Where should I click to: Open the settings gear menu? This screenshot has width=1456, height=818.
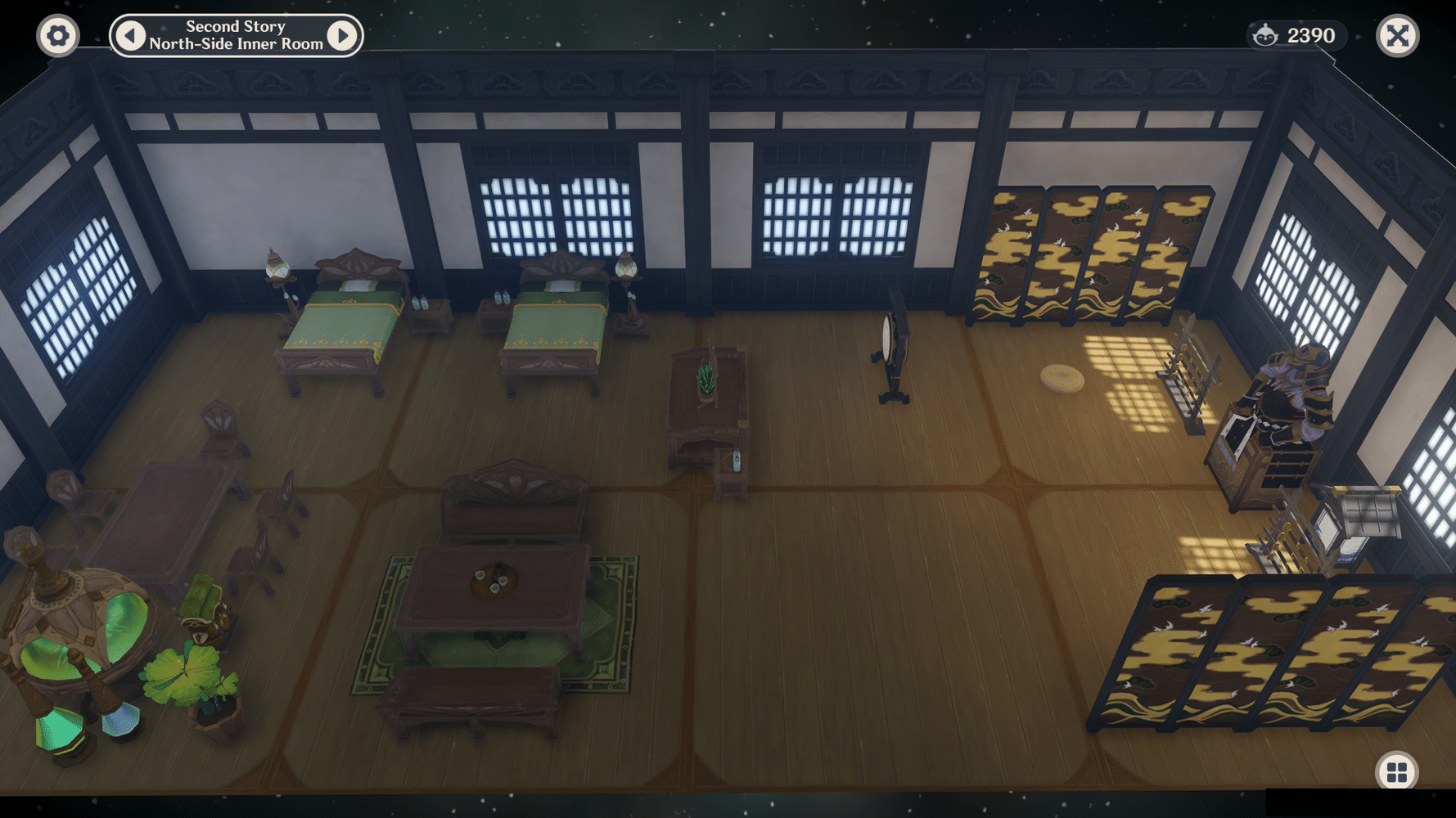click(x=57, y=36)
